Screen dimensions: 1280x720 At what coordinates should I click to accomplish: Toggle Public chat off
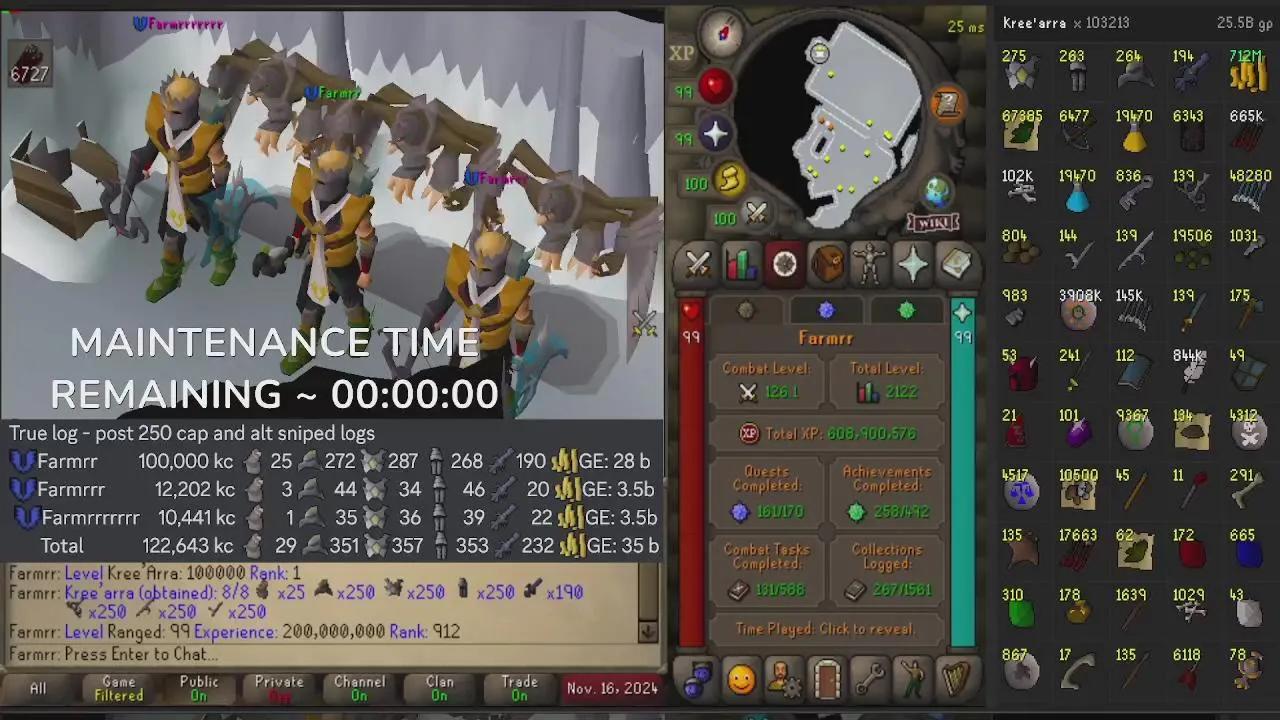click(198, 687)
